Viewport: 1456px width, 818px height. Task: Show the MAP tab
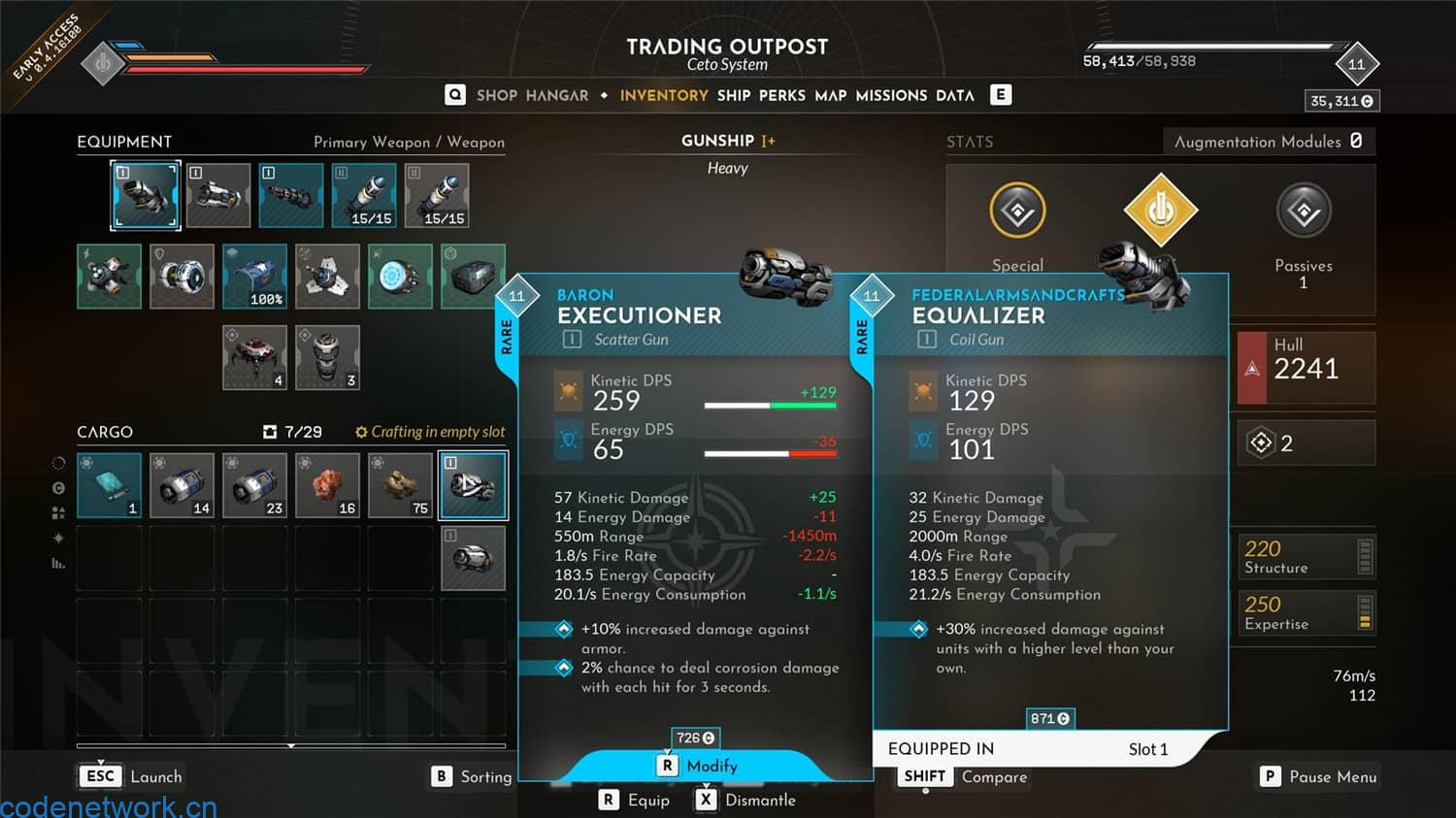click(830, 95)
